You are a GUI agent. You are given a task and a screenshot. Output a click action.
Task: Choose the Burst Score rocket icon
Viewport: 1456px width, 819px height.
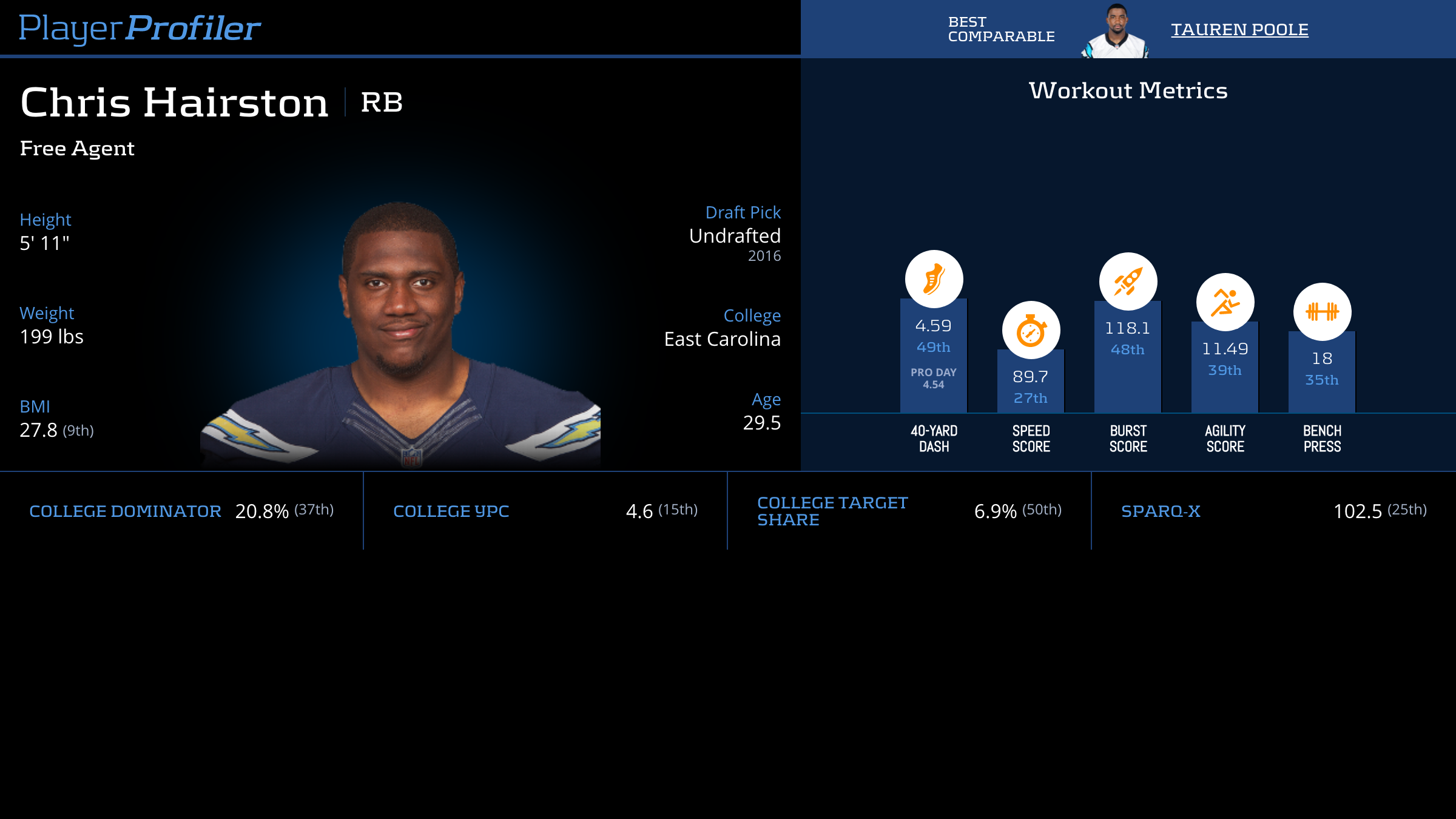coord(1128,281)
